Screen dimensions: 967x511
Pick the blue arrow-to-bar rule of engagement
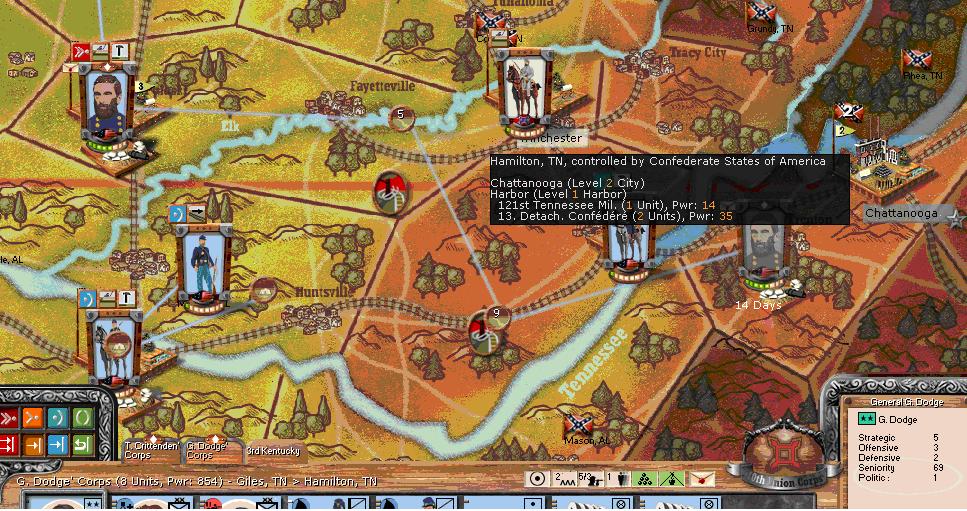(58, 443)
